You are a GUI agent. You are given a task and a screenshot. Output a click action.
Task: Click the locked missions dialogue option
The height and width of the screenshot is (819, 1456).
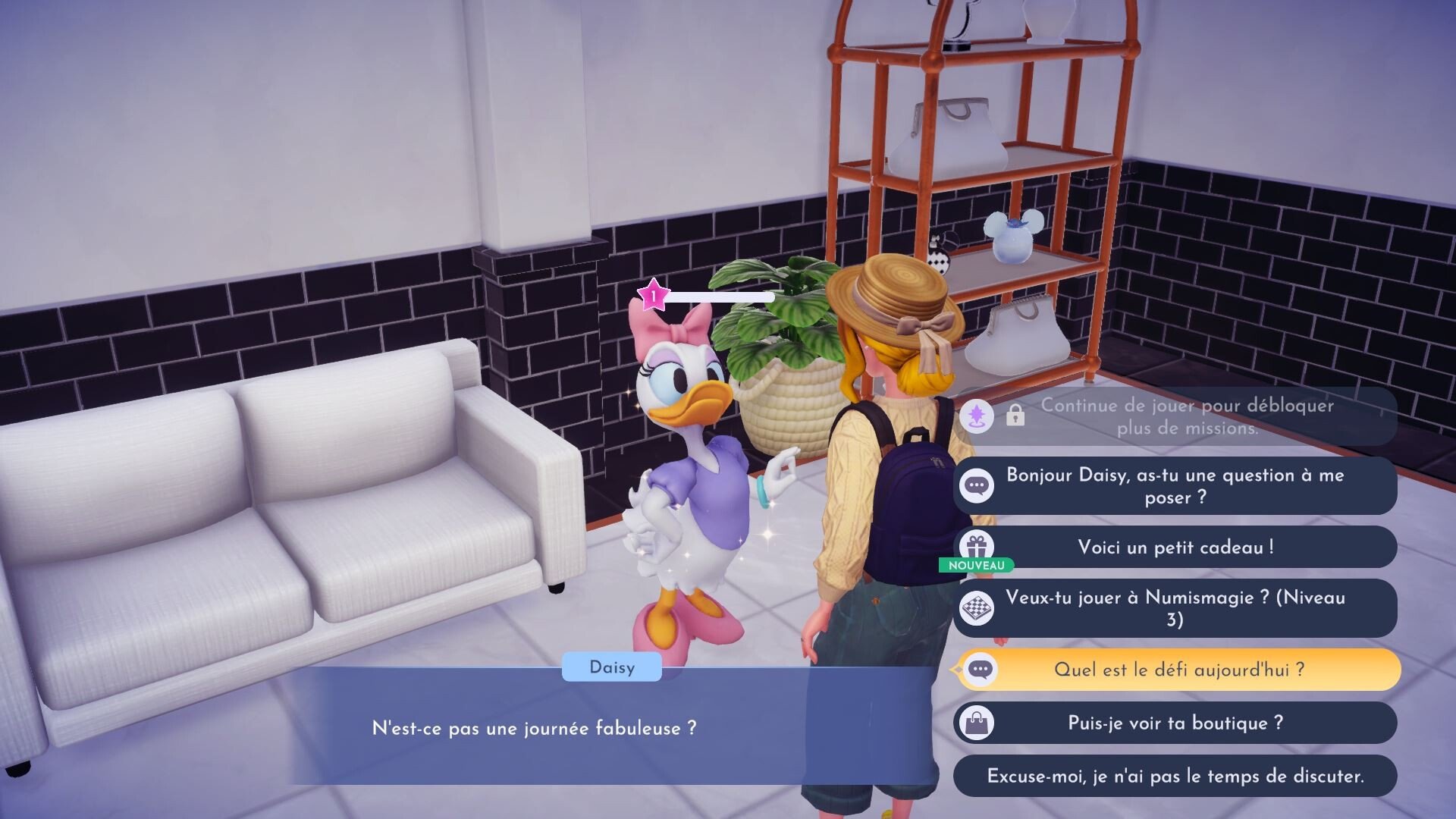point(1175,416)
